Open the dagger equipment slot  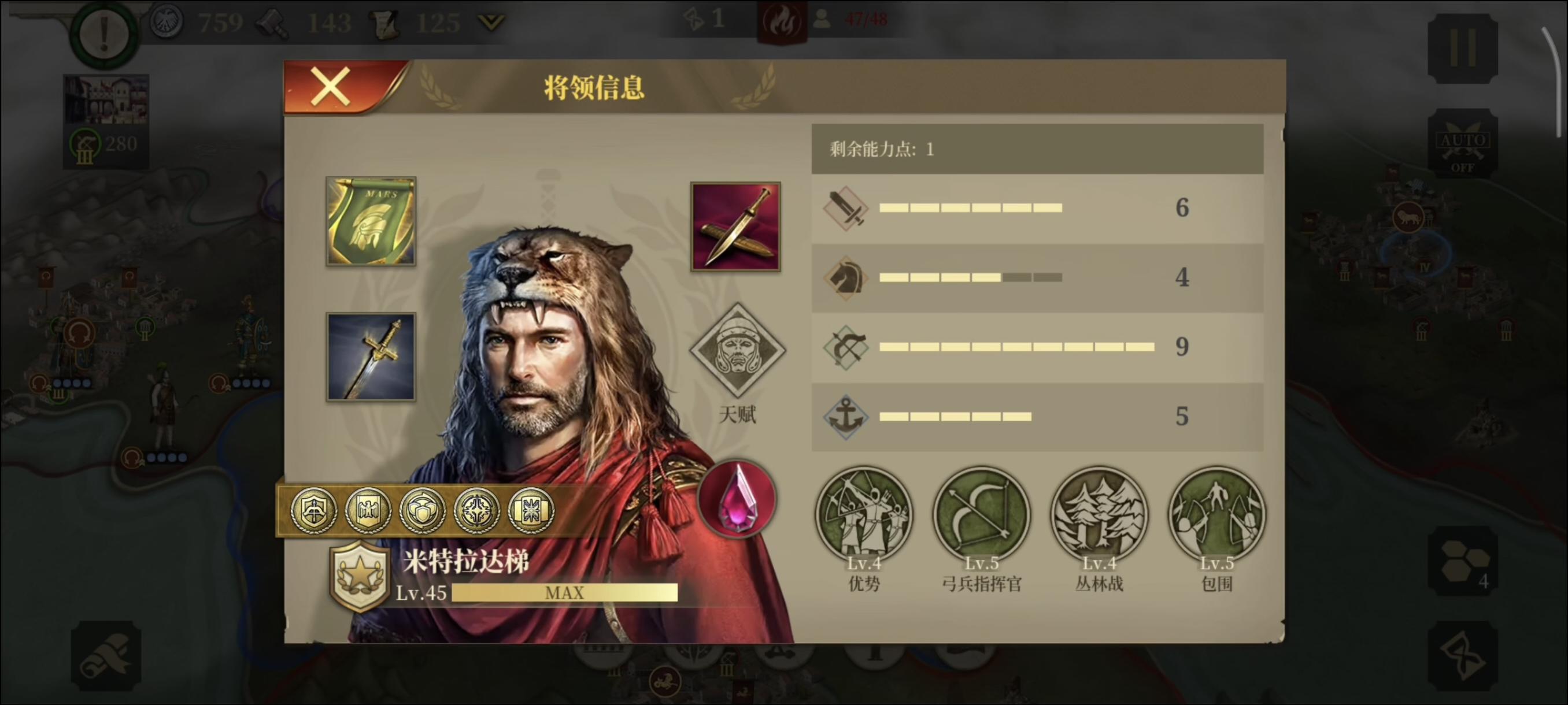[736, 226]
